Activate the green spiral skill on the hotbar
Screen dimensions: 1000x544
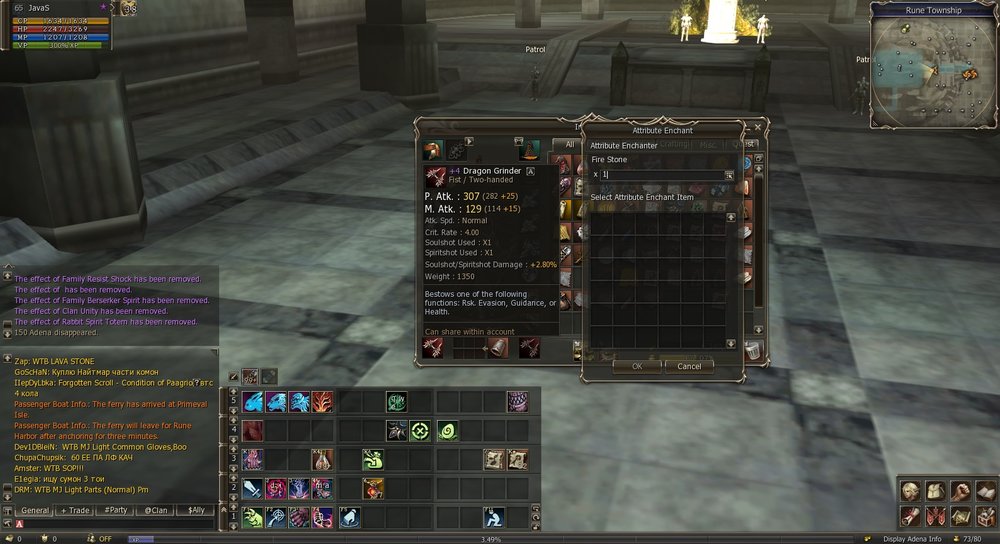tap(446, 431)
